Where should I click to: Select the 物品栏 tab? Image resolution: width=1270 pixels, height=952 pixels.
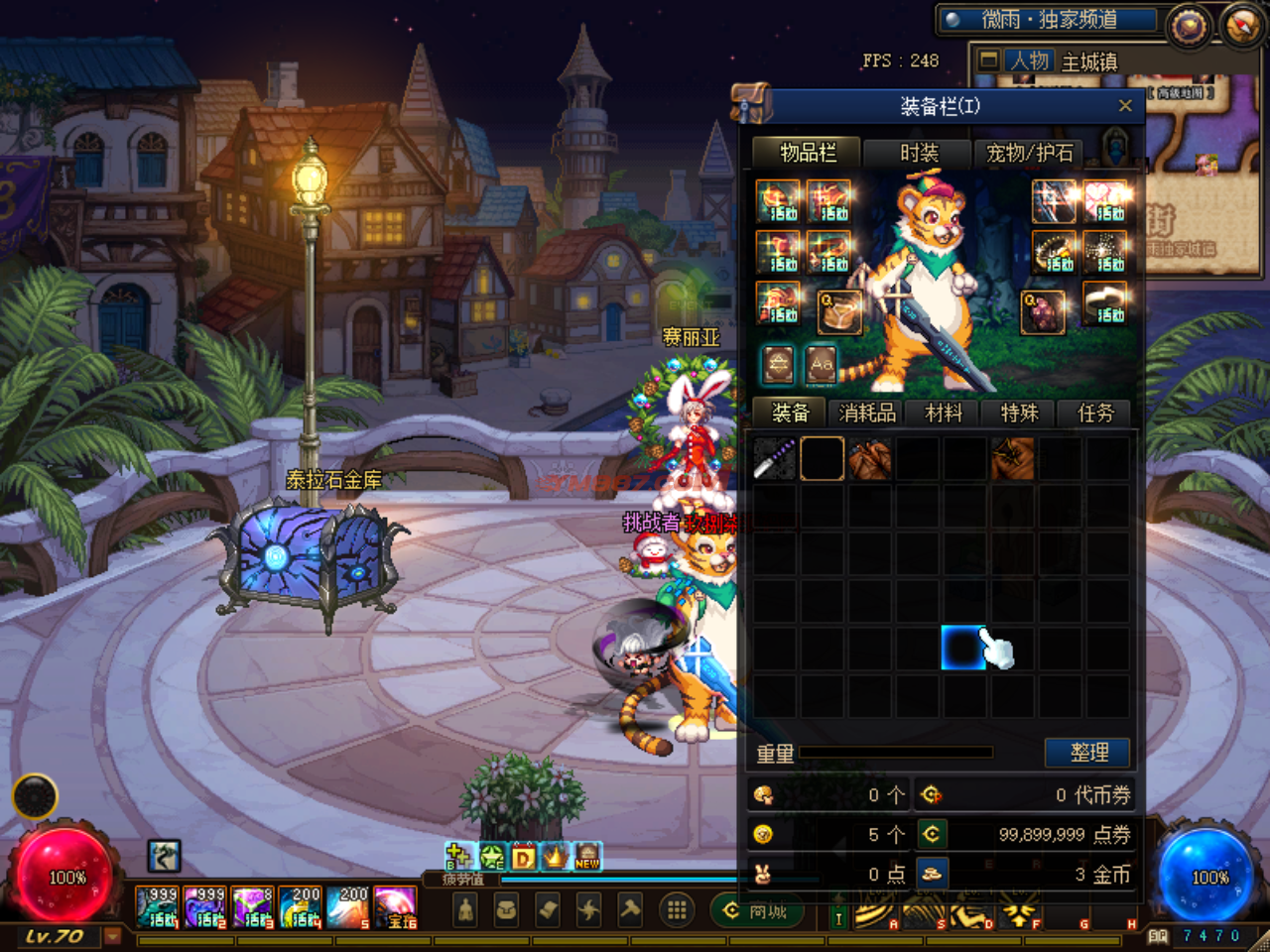click(808, 153)
